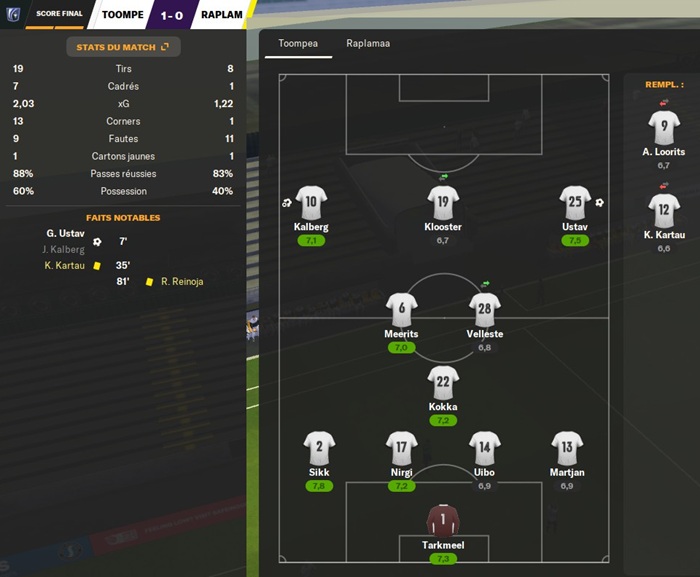
Task: Select Velleste's number 28 shirt
Action: click(x=485, y=310)
